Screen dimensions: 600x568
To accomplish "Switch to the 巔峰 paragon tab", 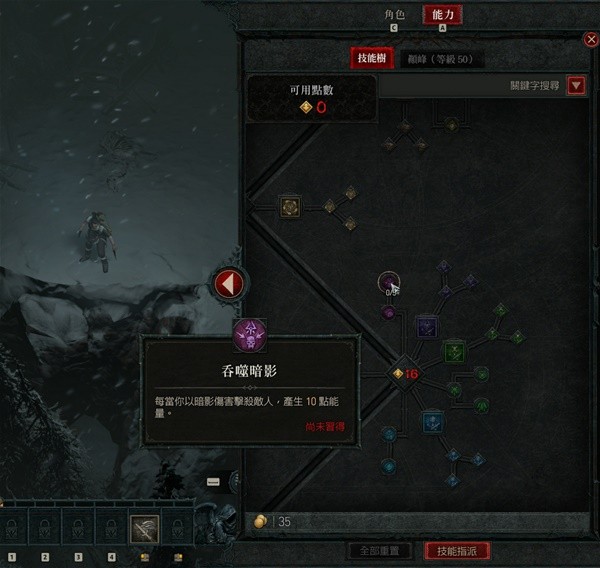I will tap(444, 59).
